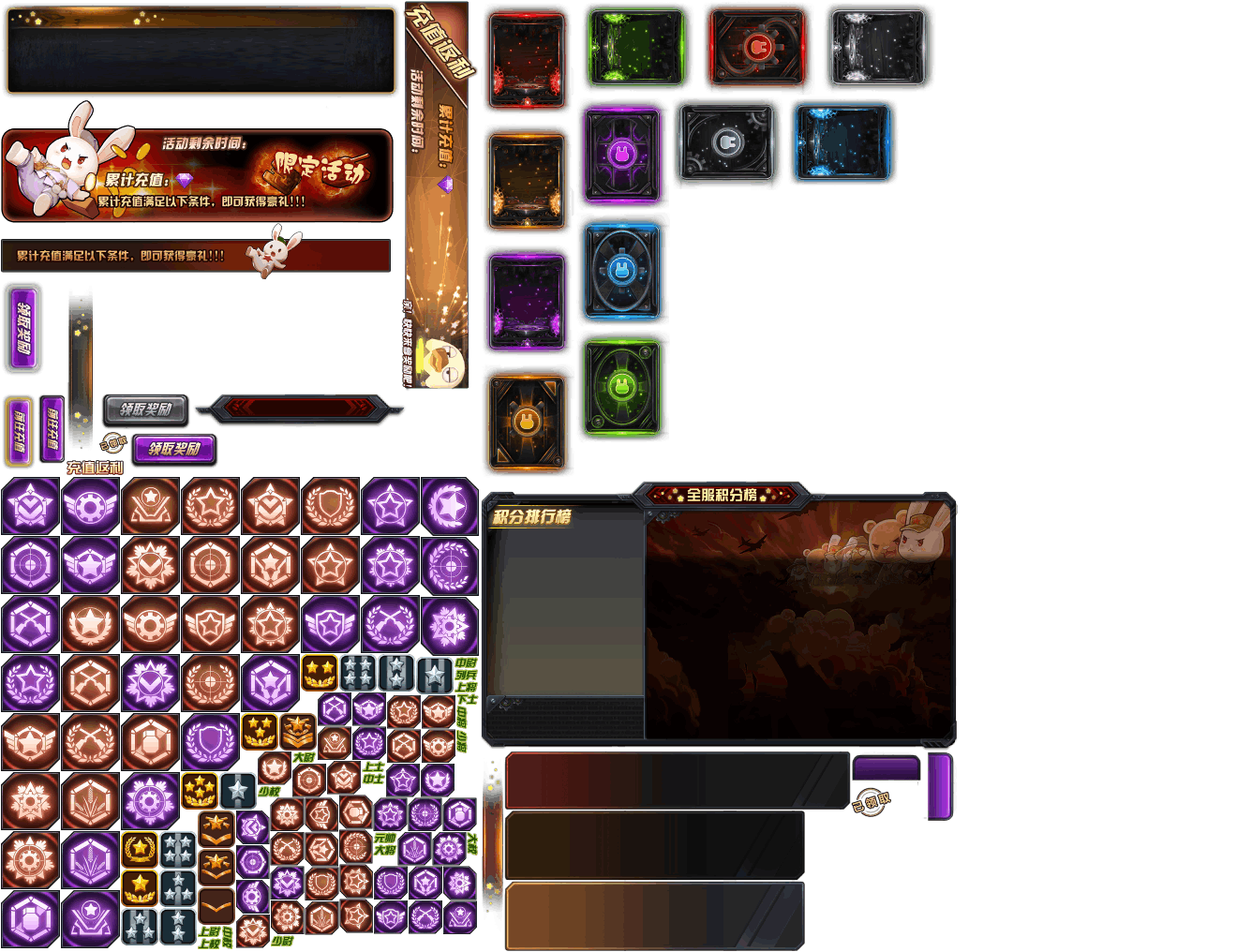The width and height of the screenshot is (1237, 952).
Task: Open the 全服积分榜 leaderboard title banner
Action: pyautogui.click(x=721, y=494)
